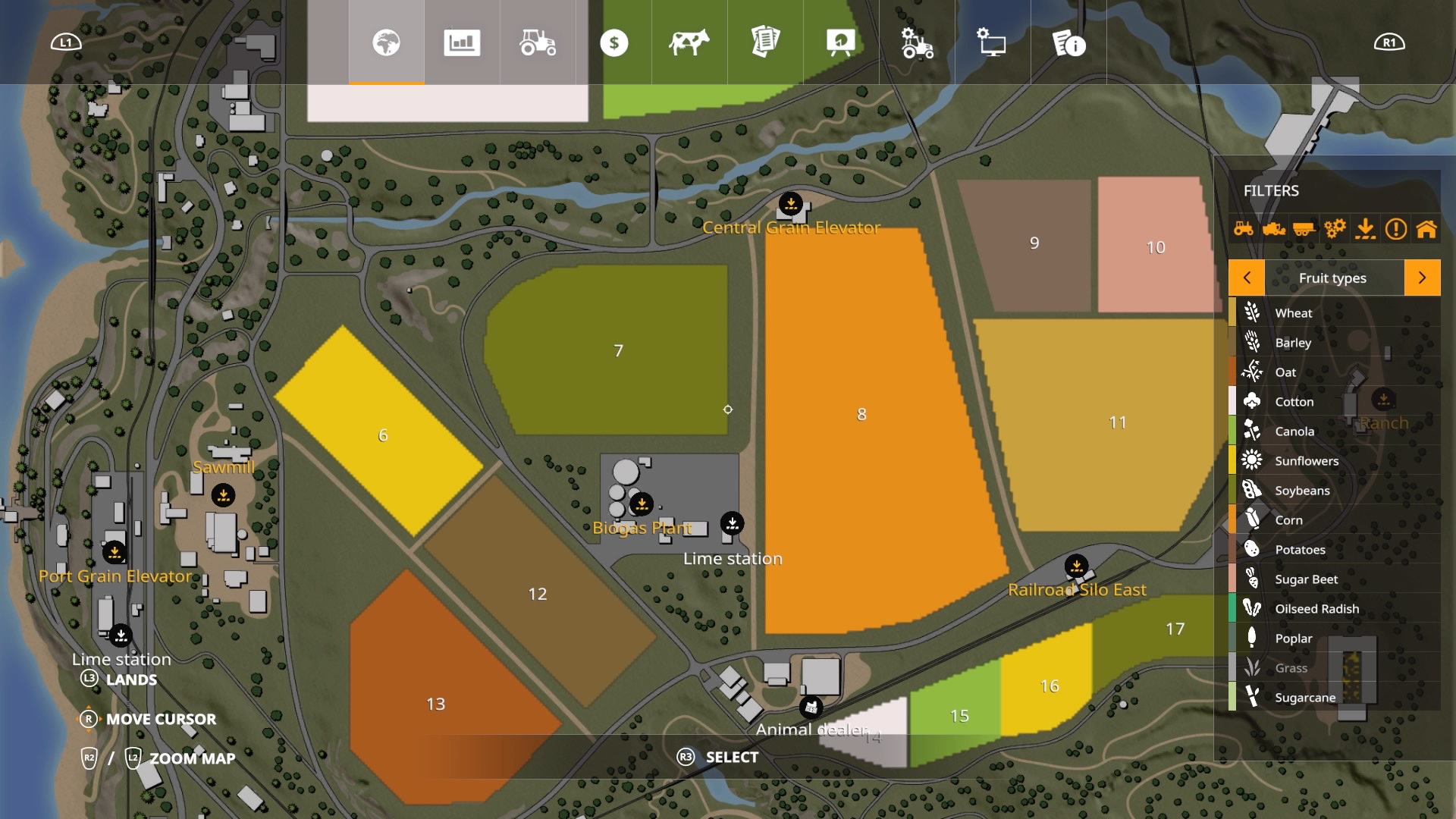Image resolution: width=1456 pixels, height=819 pixels.
Task: Enable the harvester filter icon
Action: pos(1275,227)
